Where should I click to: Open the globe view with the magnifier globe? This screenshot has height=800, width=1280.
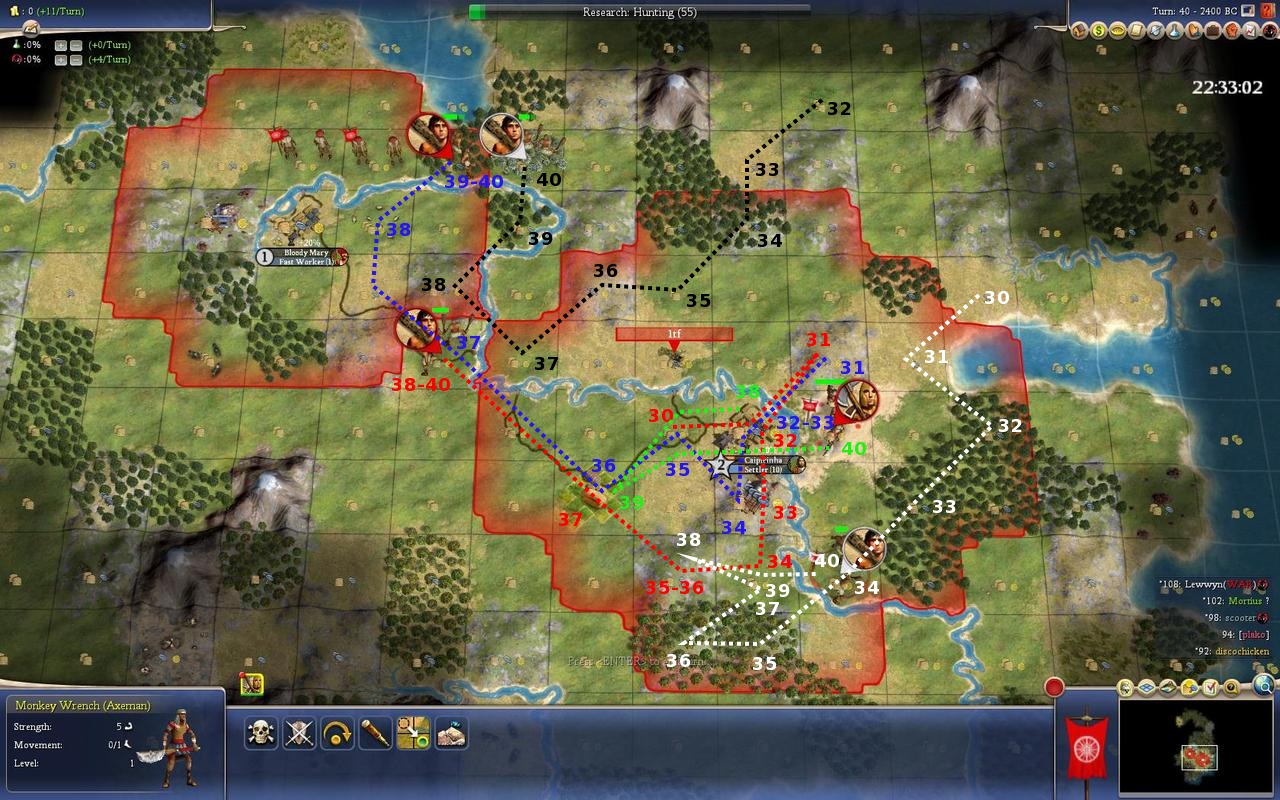click(1263, 686)
